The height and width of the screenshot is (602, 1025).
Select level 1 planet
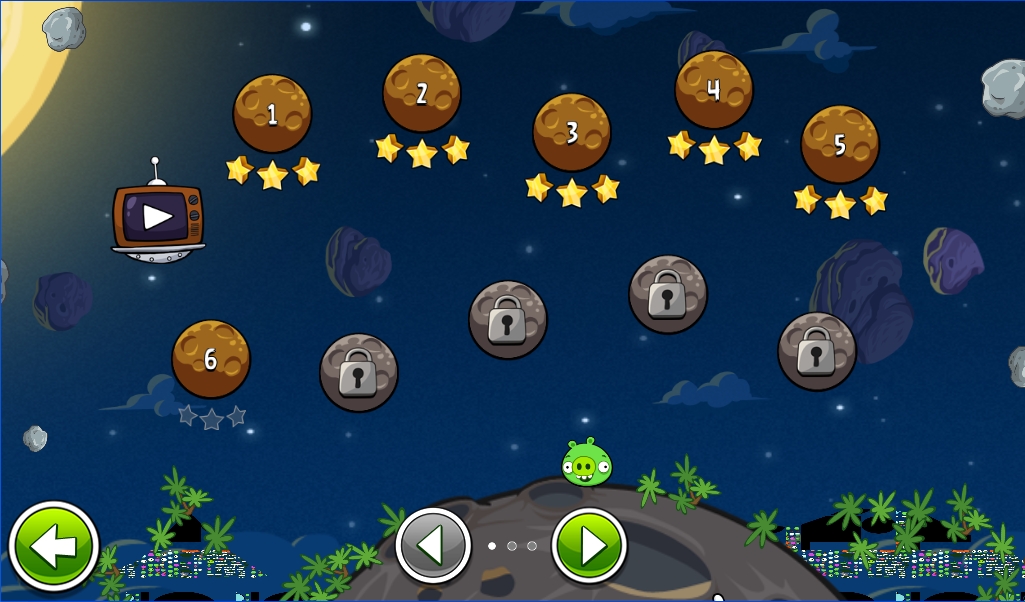click(x=272, y=114)
